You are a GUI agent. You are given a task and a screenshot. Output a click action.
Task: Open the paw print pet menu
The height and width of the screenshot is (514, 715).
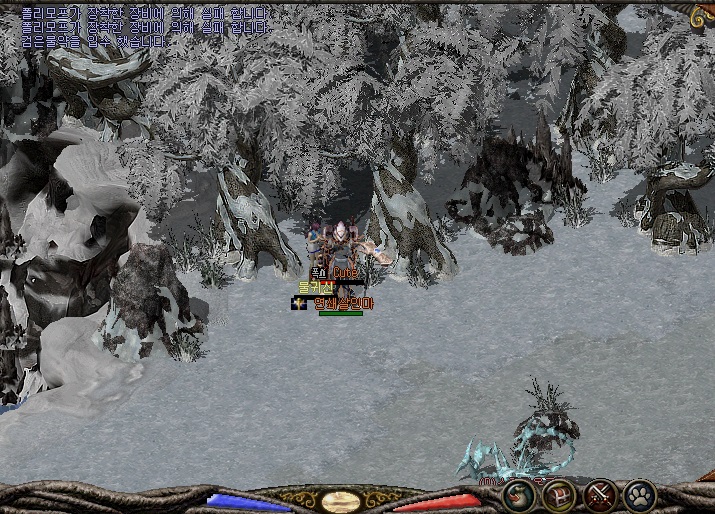click(x=639, y=495)
